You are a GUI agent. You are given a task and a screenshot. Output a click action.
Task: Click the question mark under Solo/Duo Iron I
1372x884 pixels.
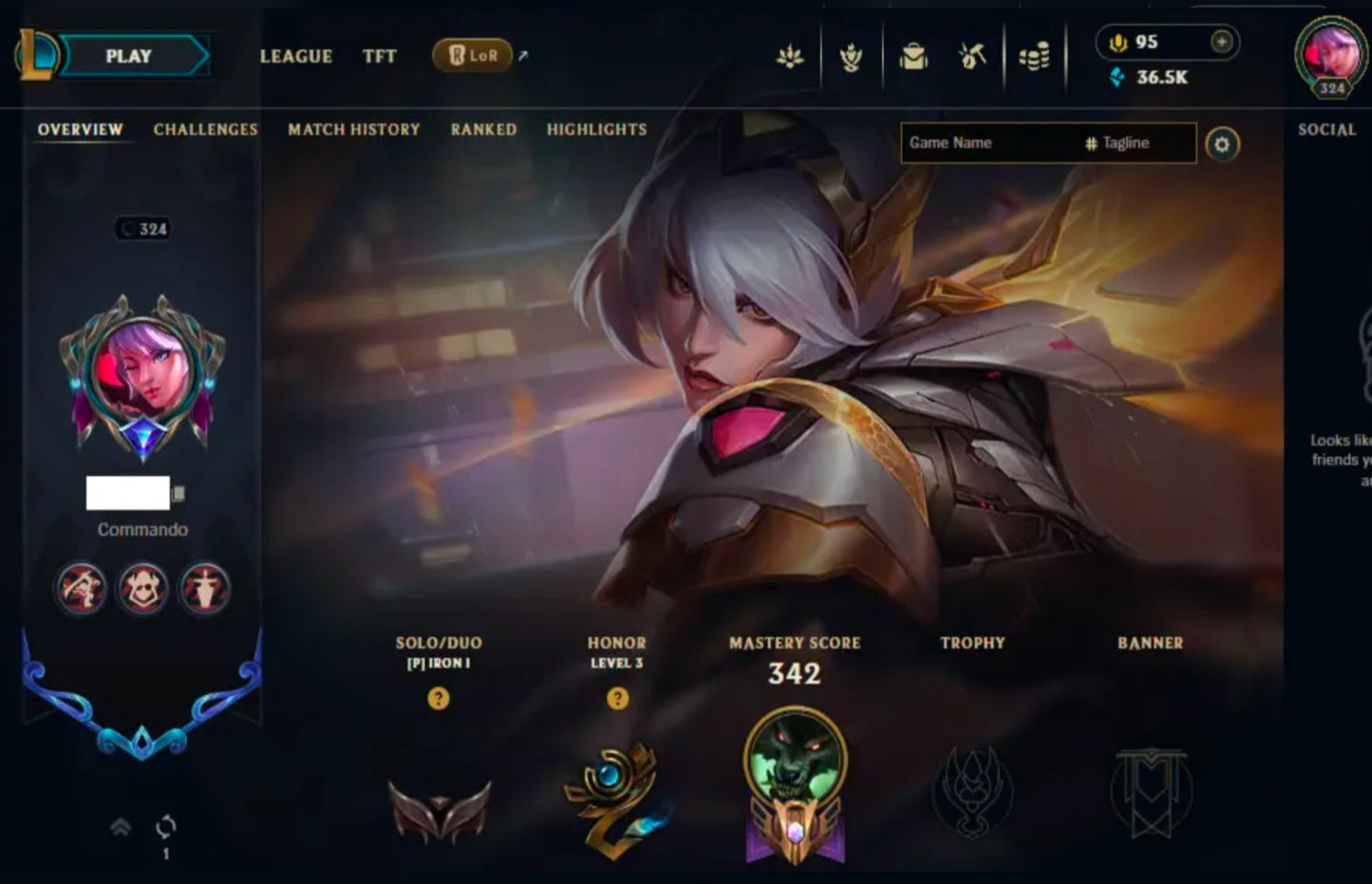coord(438,700)
